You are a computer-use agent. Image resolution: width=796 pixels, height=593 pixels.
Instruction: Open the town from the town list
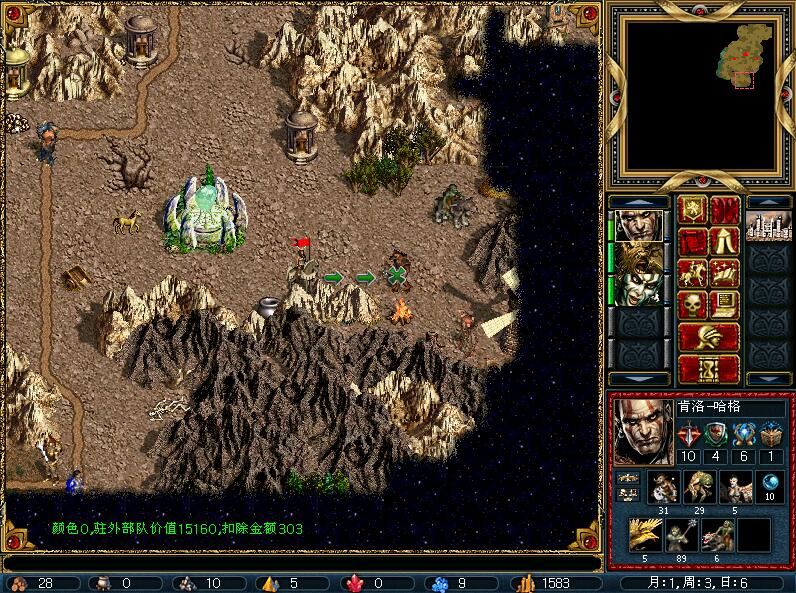(x=768, y=224)
